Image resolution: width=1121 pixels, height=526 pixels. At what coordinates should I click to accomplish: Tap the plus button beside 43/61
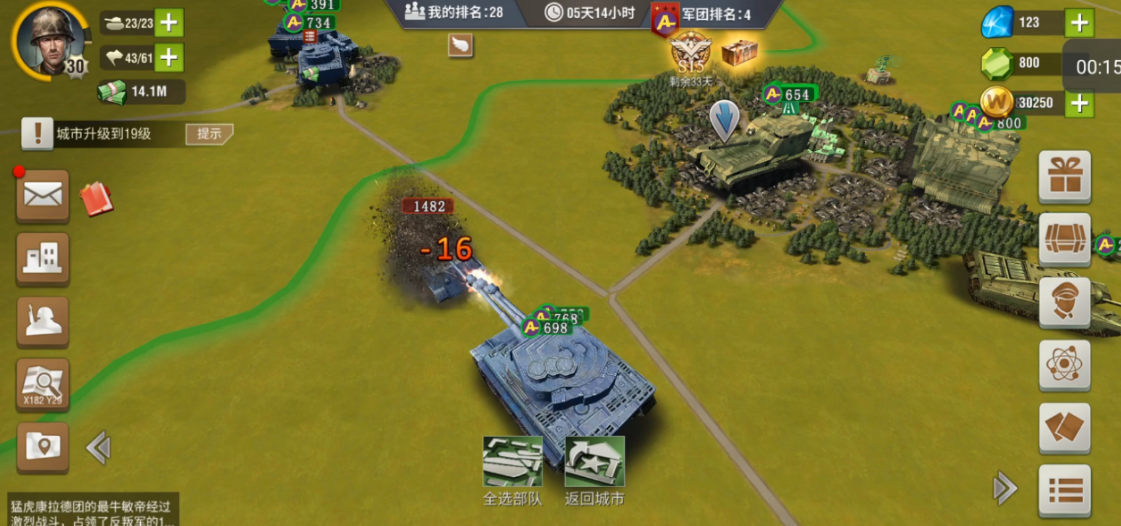click(x=169, y=58)
